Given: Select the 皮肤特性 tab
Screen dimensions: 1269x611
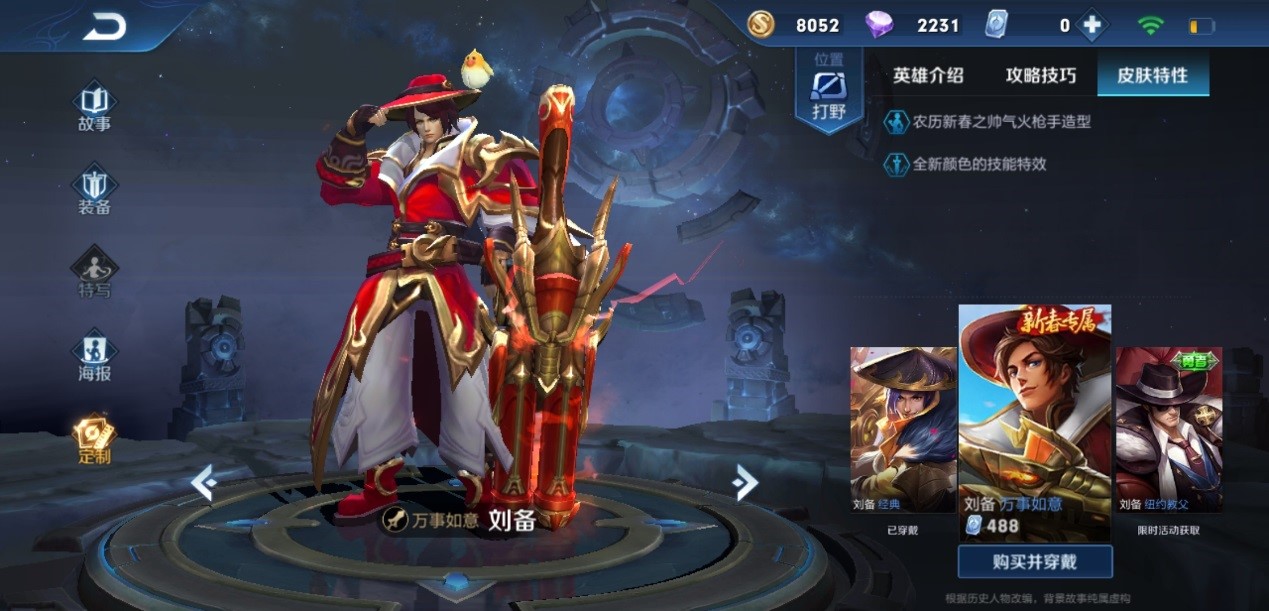Looking at the screenshot, I should 1152,75.
